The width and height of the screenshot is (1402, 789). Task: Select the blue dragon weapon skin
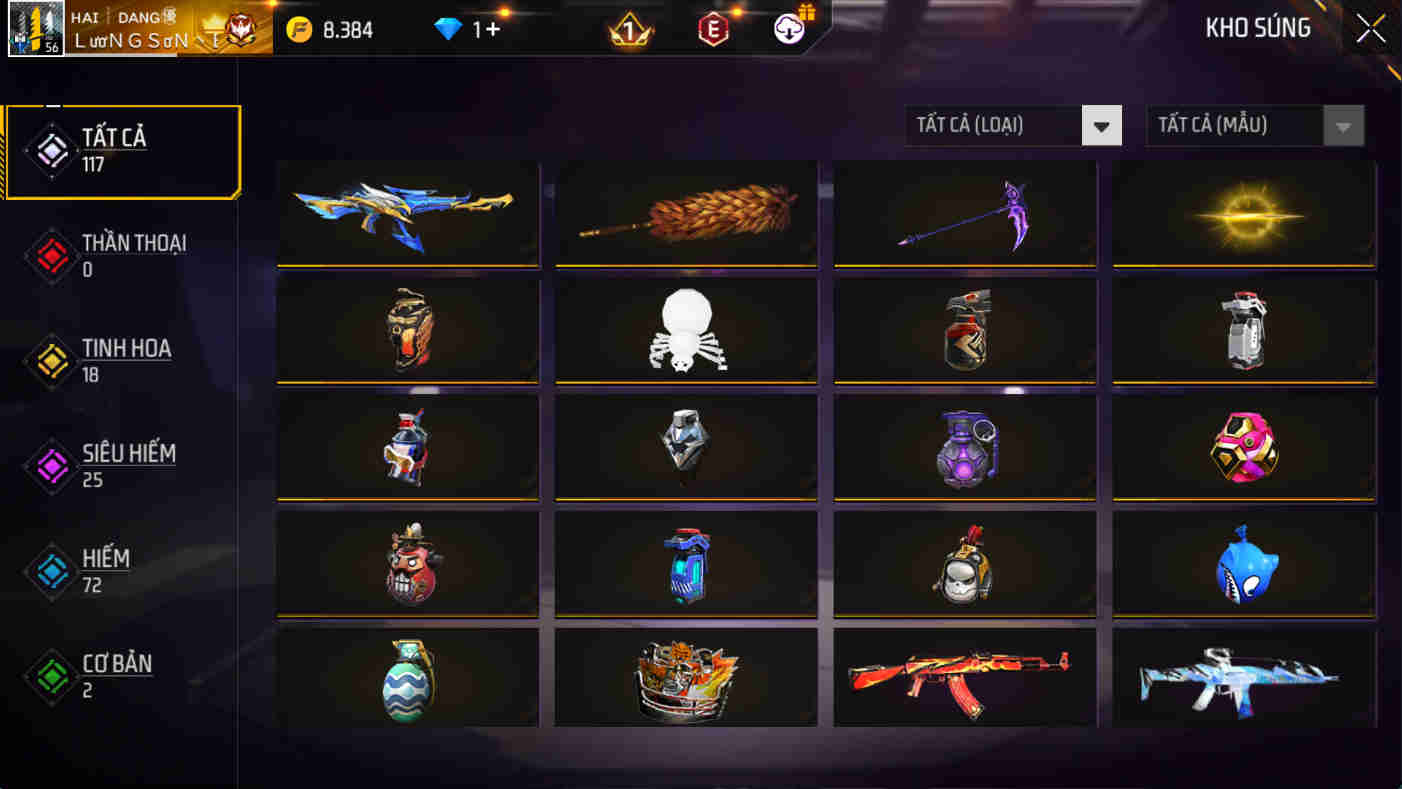pos(407,213)
